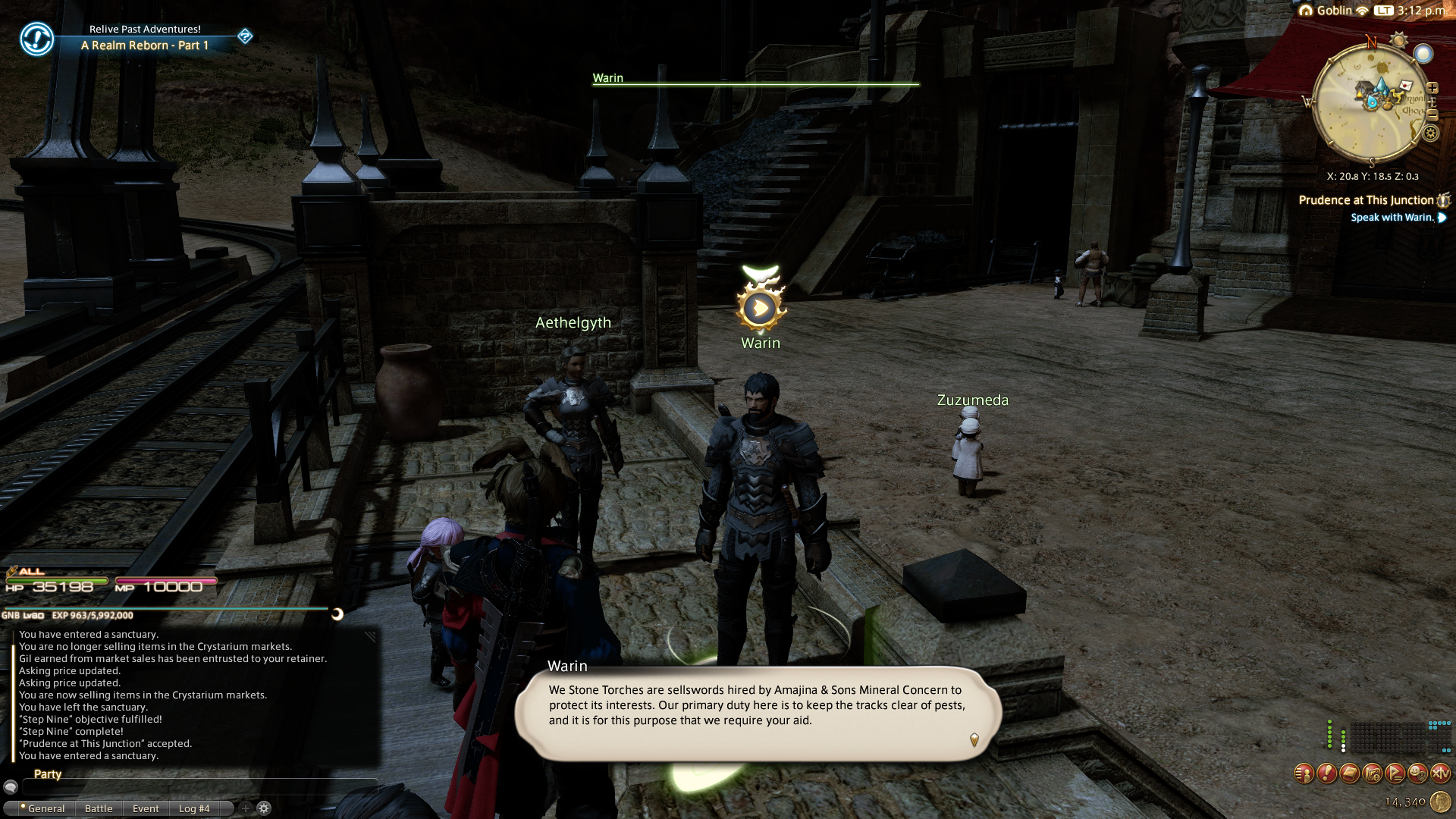Open the Travel map menu icon

pyautogui.click(x=1372, y=773)
